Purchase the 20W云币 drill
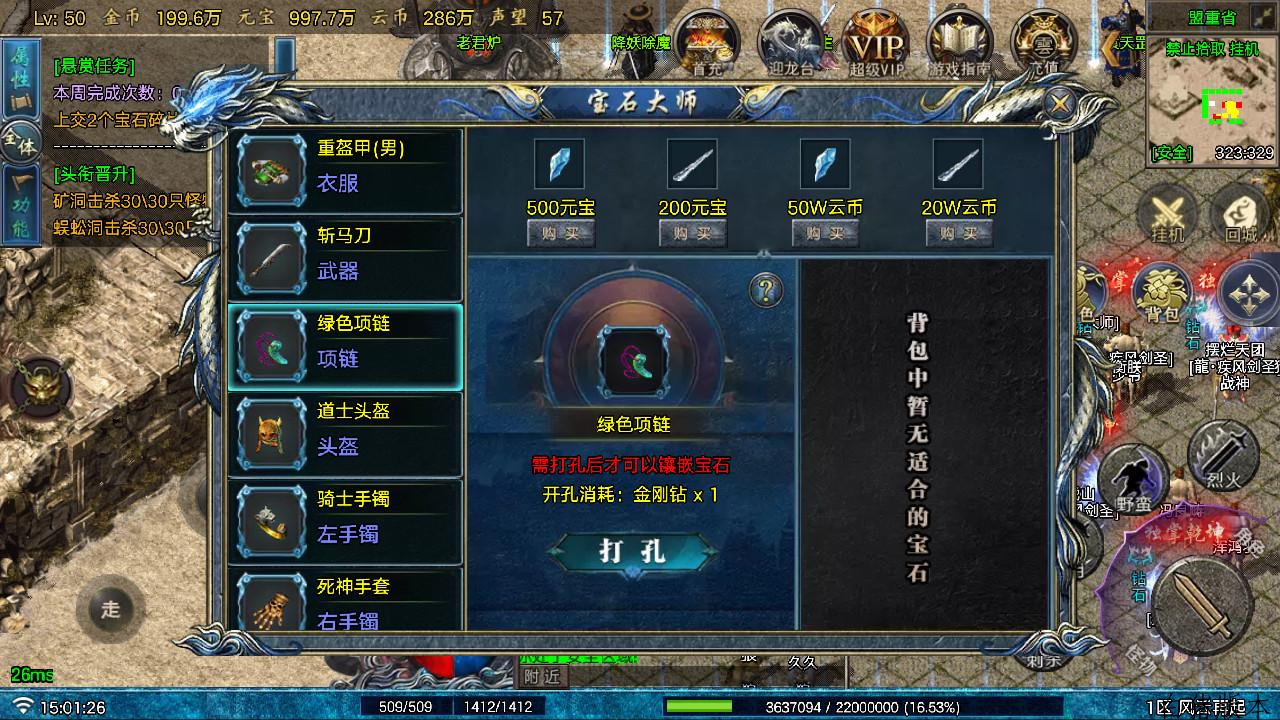Screen dimensions: 1280x720 [x=957, y=233]
